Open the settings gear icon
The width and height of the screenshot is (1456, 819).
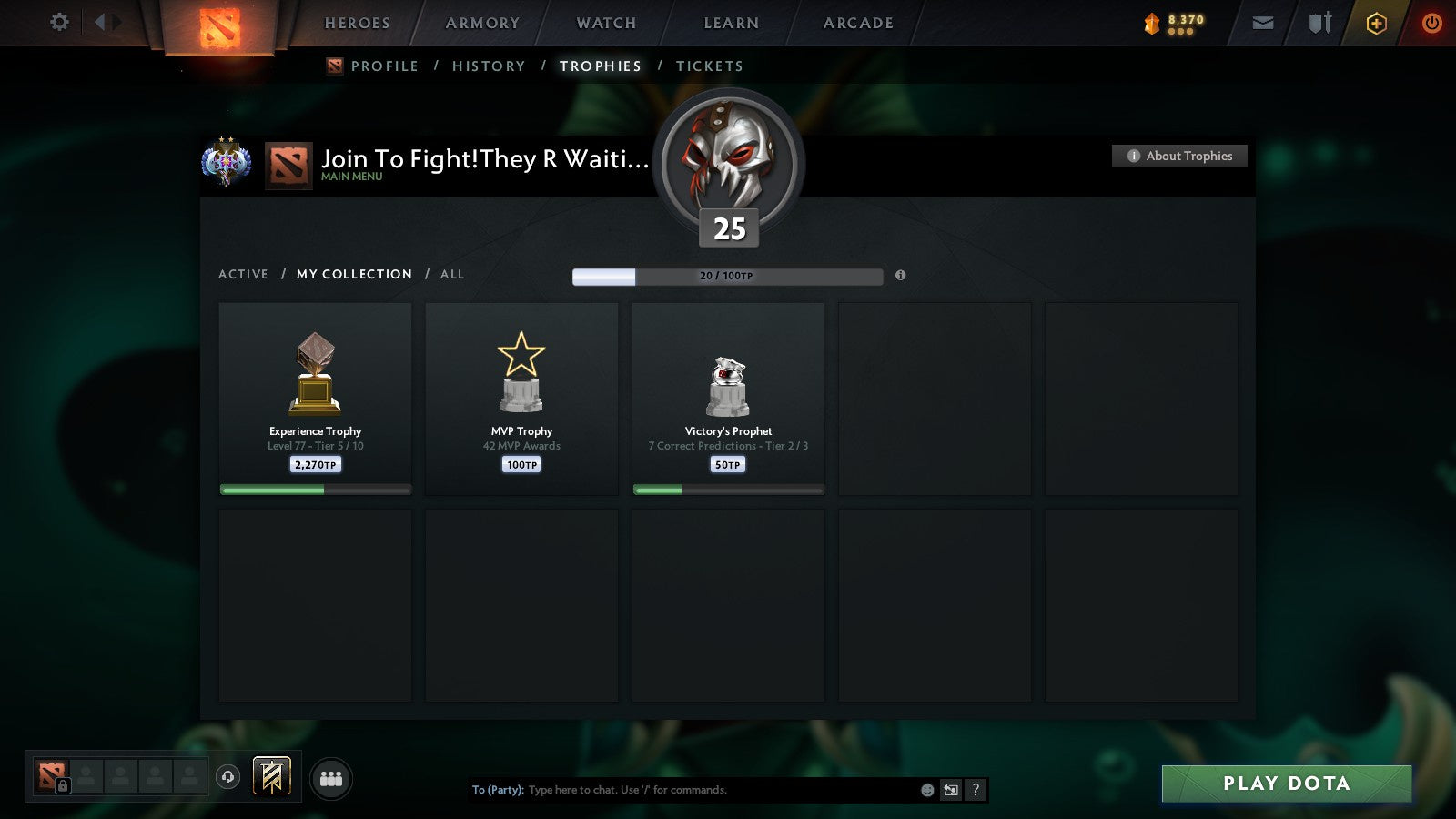point(59,23)
